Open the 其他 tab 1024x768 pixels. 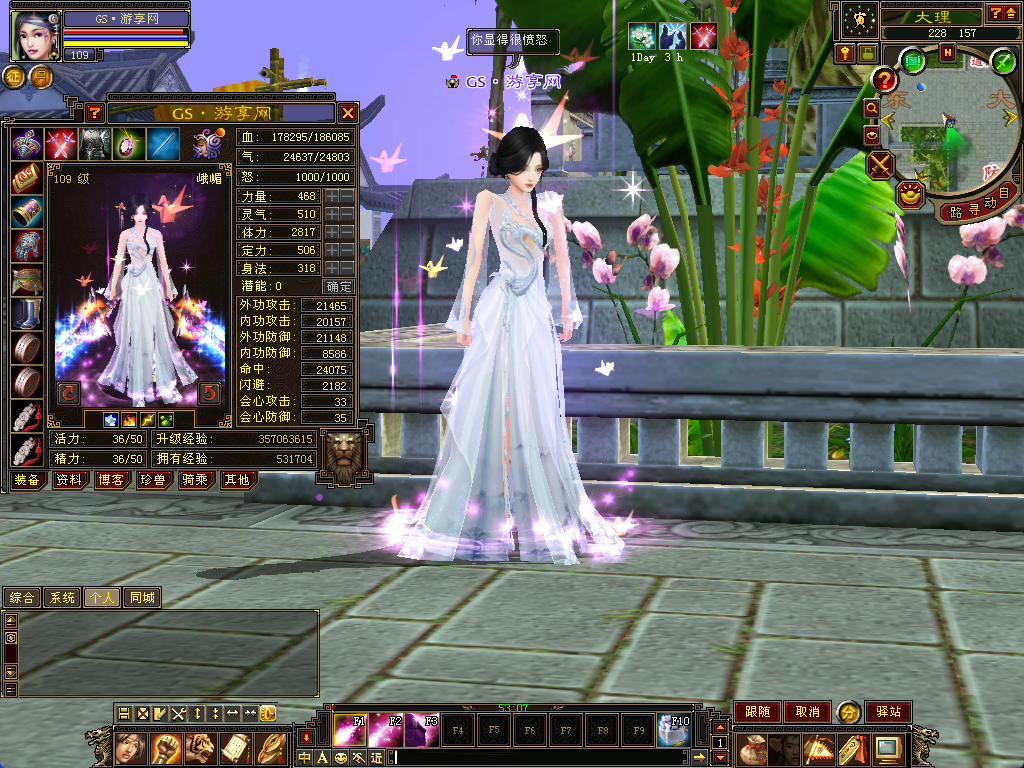(x=236, y=480)
